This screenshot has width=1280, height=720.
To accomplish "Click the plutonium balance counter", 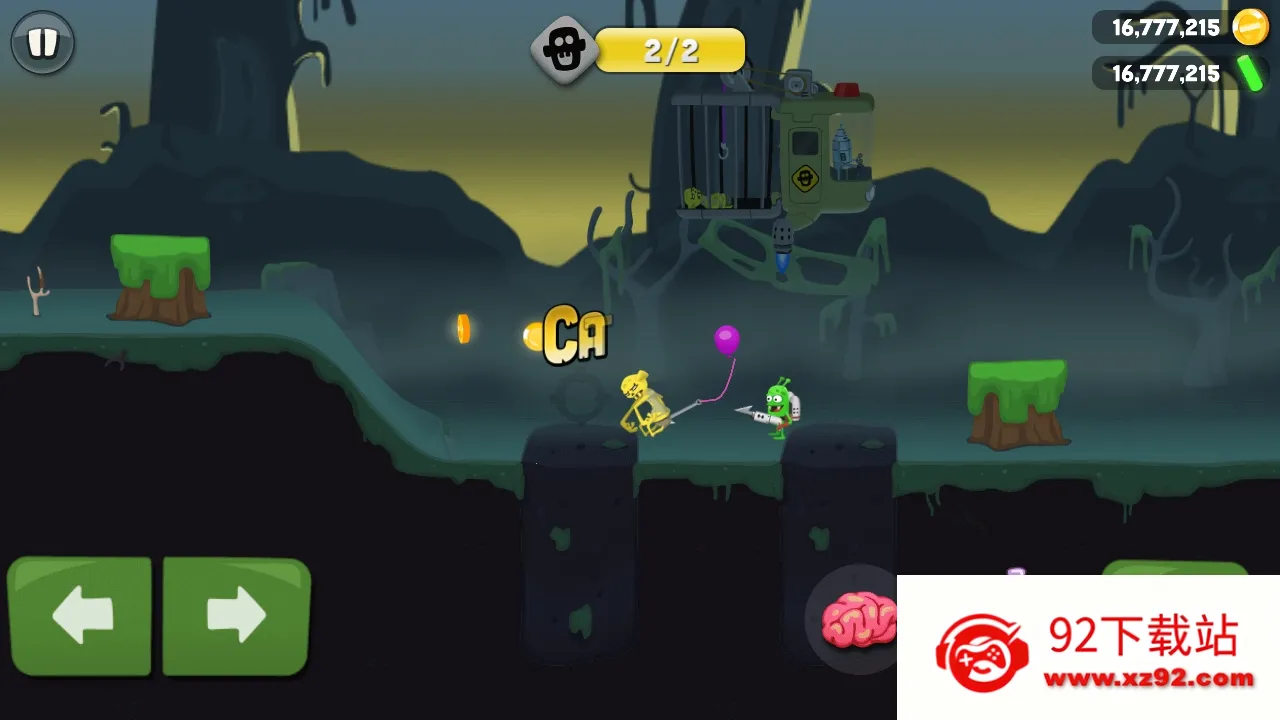I will 1165,73.
